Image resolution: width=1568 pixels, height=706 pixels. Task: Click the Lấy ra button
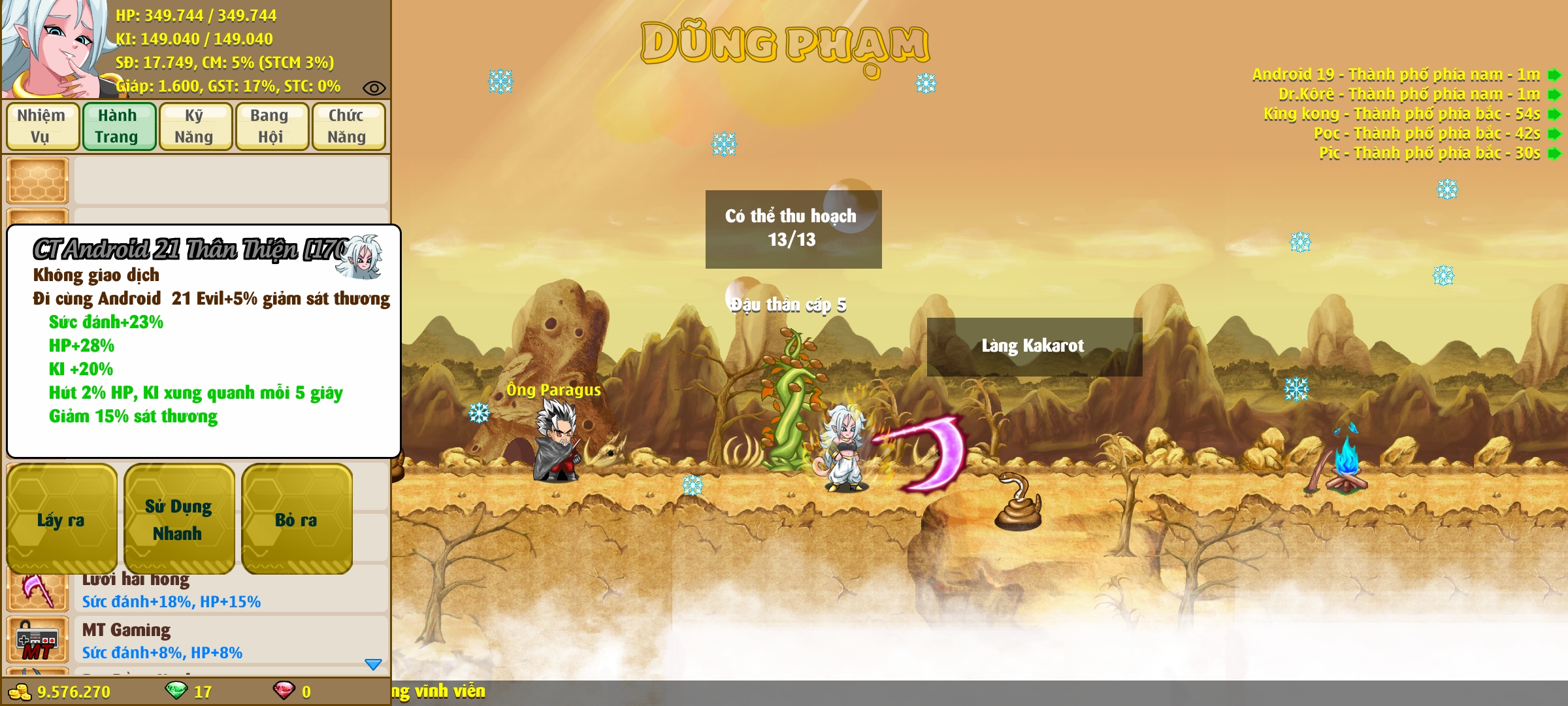click(x=61, y=519)
